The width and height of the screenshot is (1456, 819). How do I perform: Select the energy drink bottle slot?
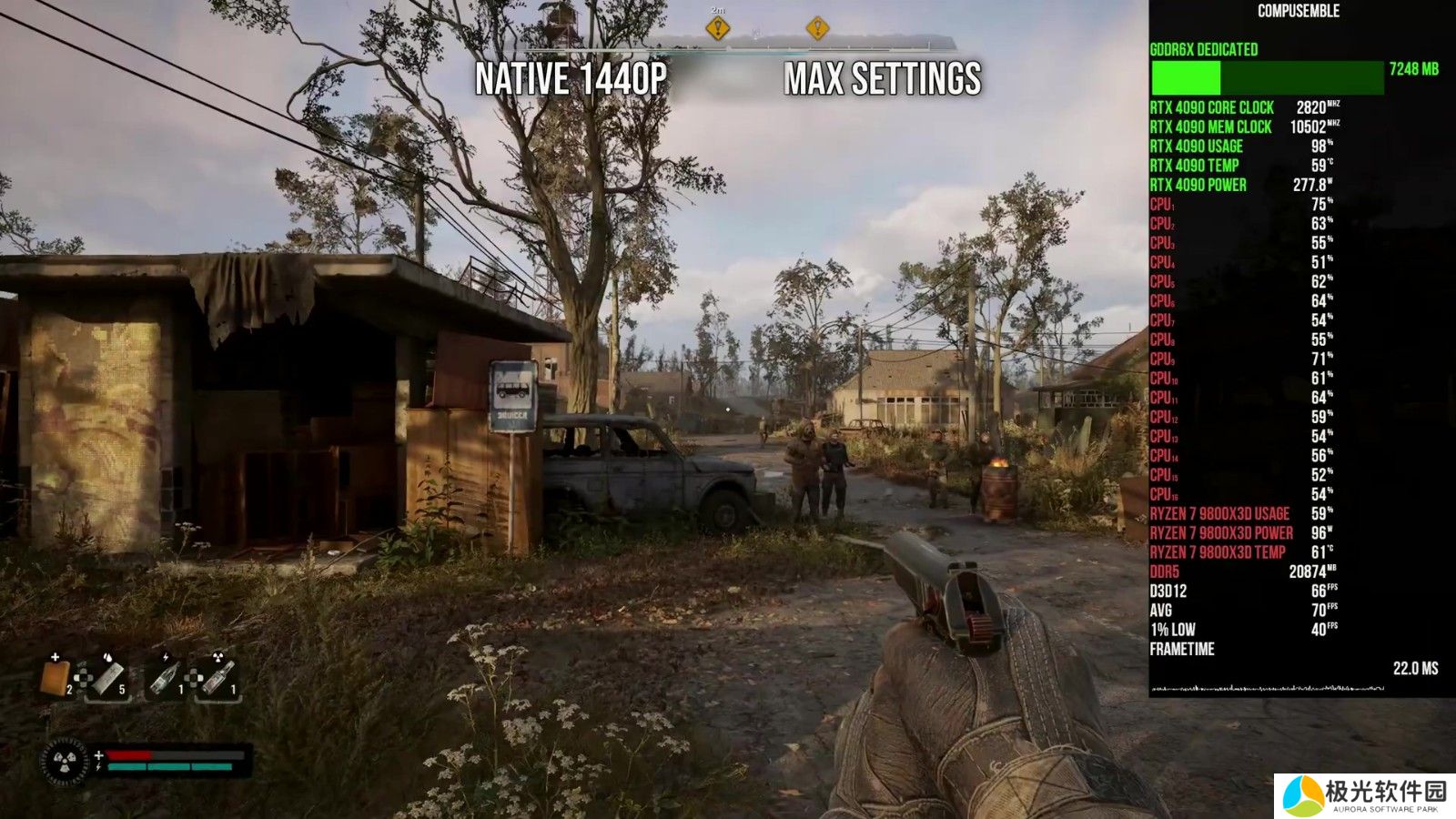click(165, 678)
